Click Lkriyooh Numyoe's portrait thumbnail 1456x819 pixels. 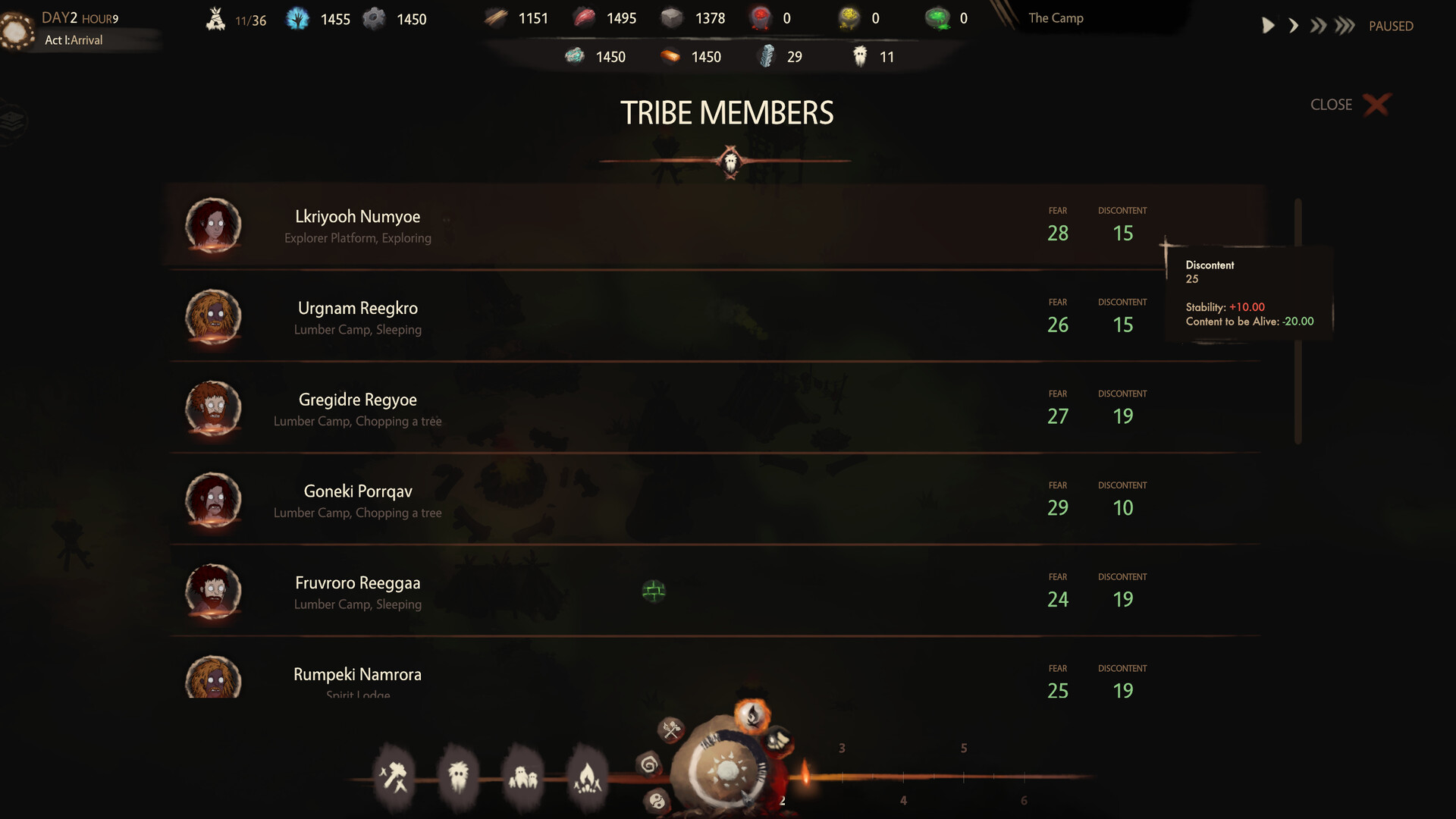[213, 225]
